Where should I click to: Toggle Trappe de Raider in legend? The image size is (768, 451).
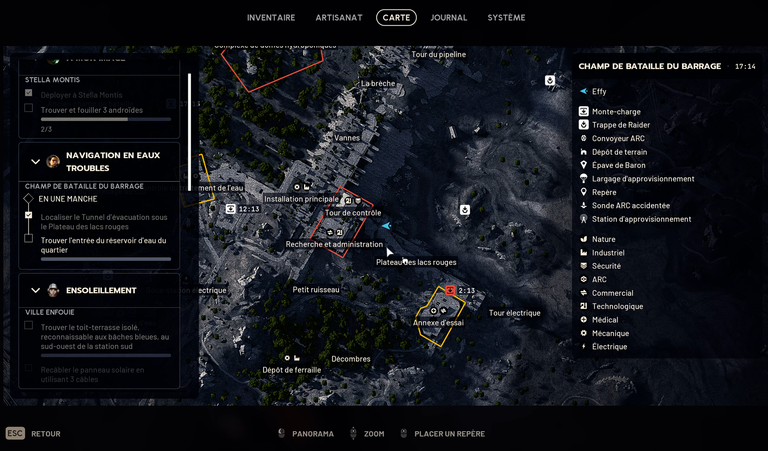620,125
